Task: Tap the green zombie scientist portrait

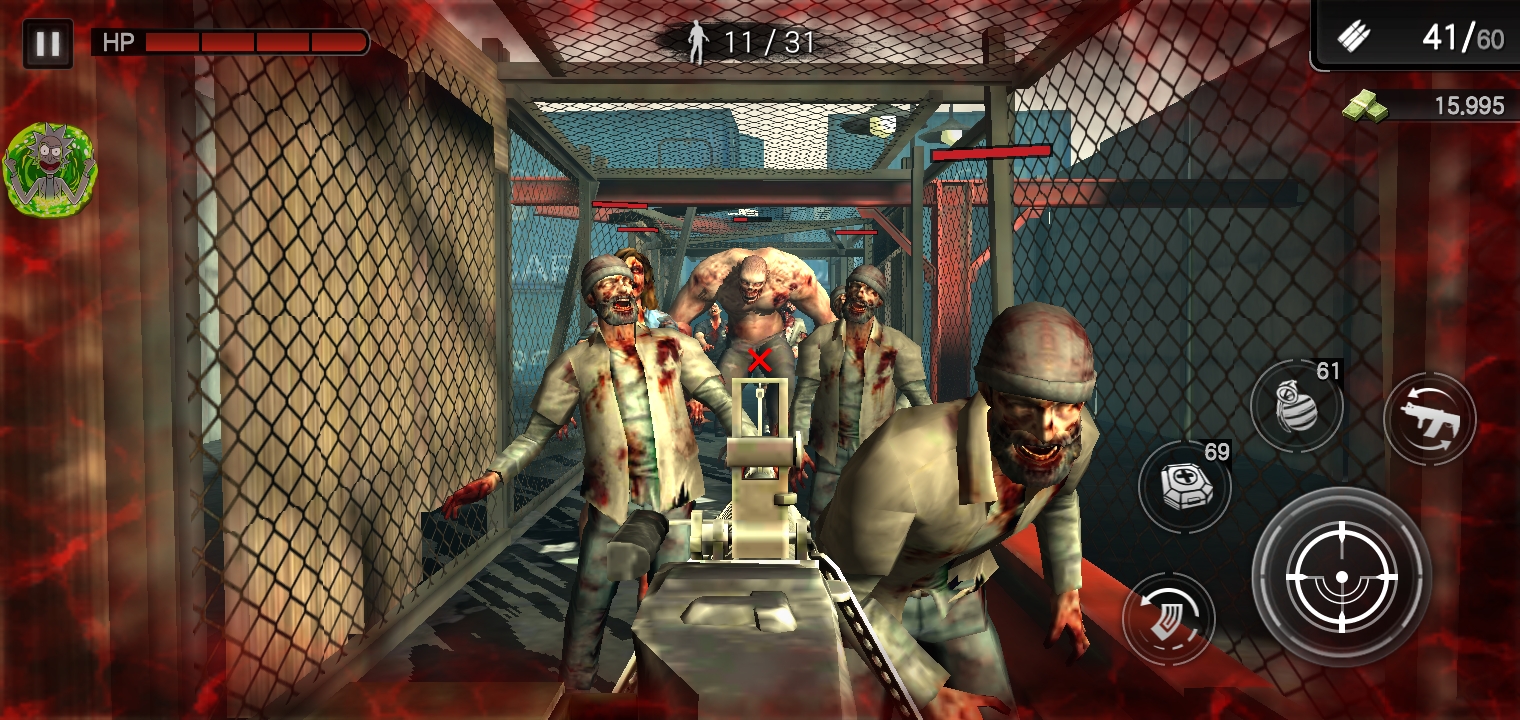Action: tap(49, 167)
